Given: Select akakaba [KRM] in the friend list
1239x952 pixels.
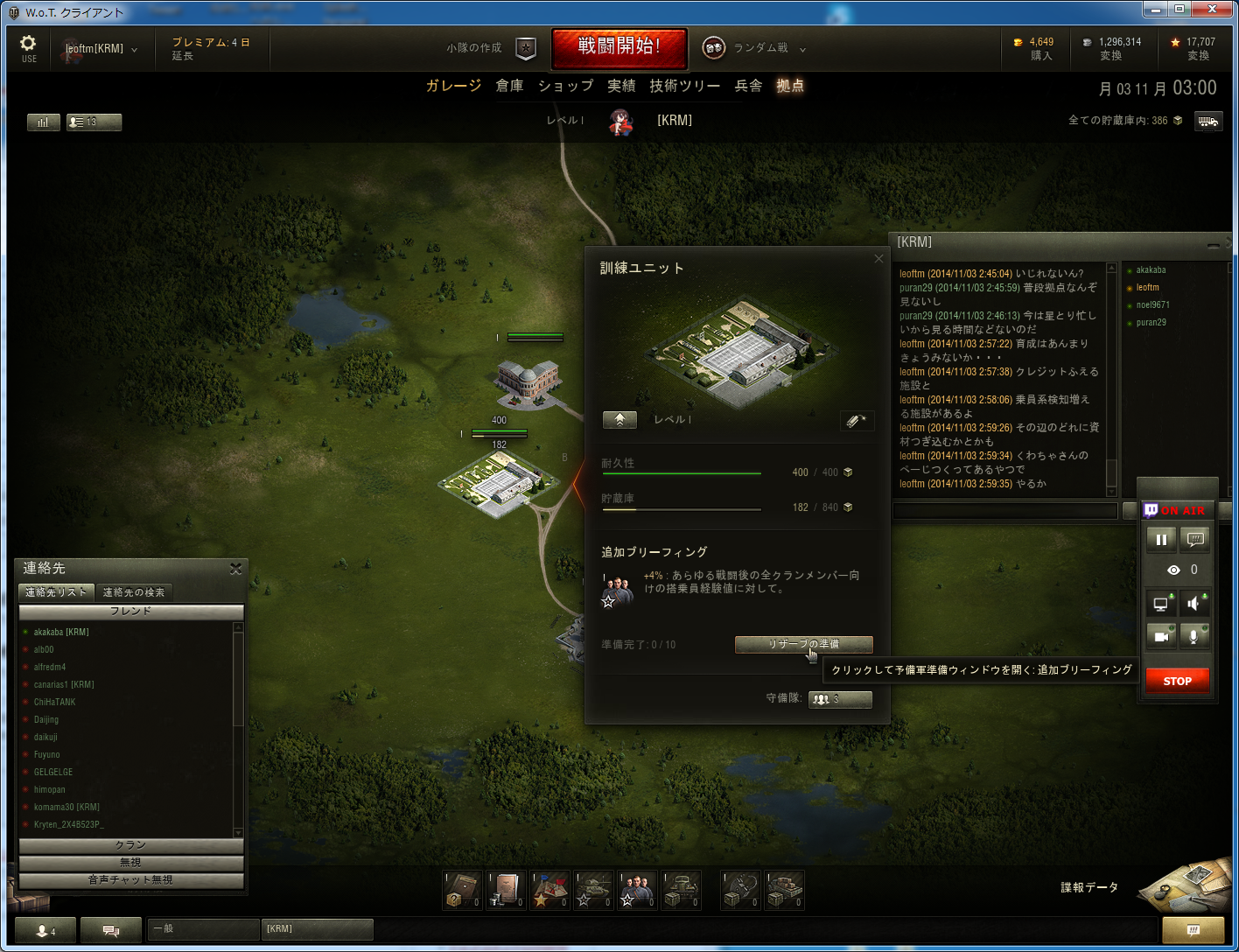Looking at the screenshot, I should click(61, 632).
